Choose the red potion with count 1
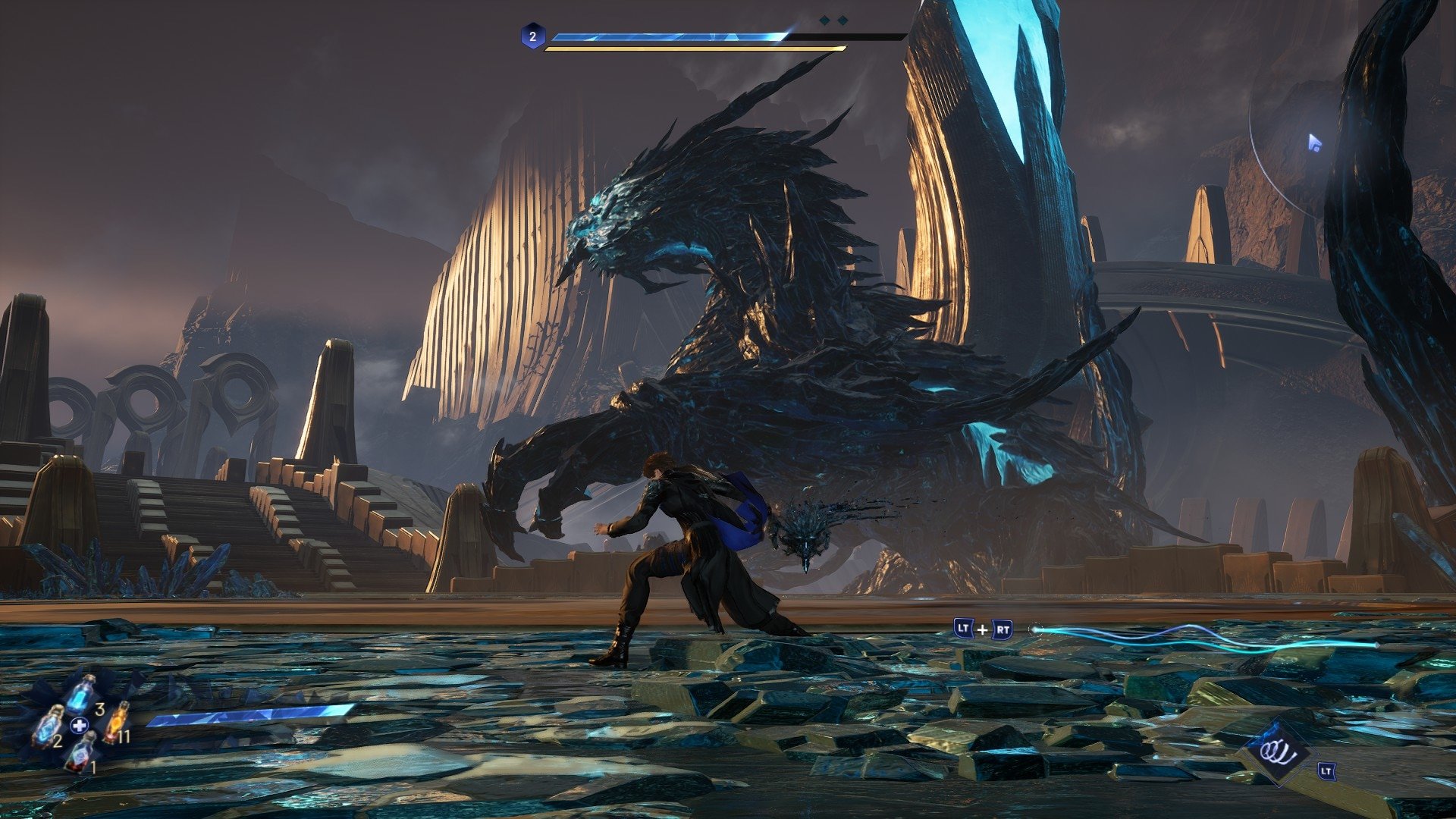The width and height of the screenshot is (1456, 819). pyautogui.click(x=79, y=752)
